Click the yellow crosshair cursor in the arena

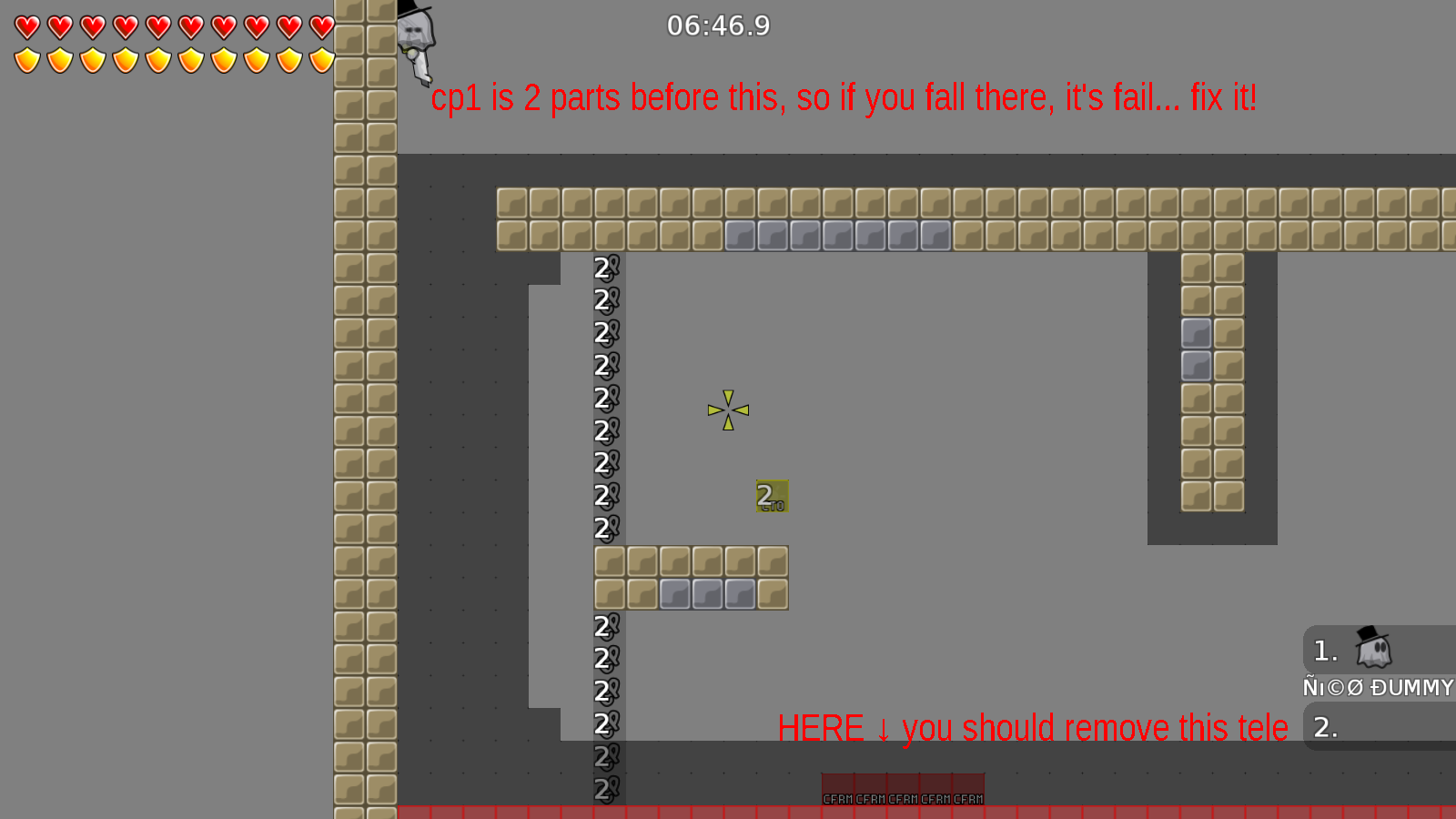coord(728,411)
